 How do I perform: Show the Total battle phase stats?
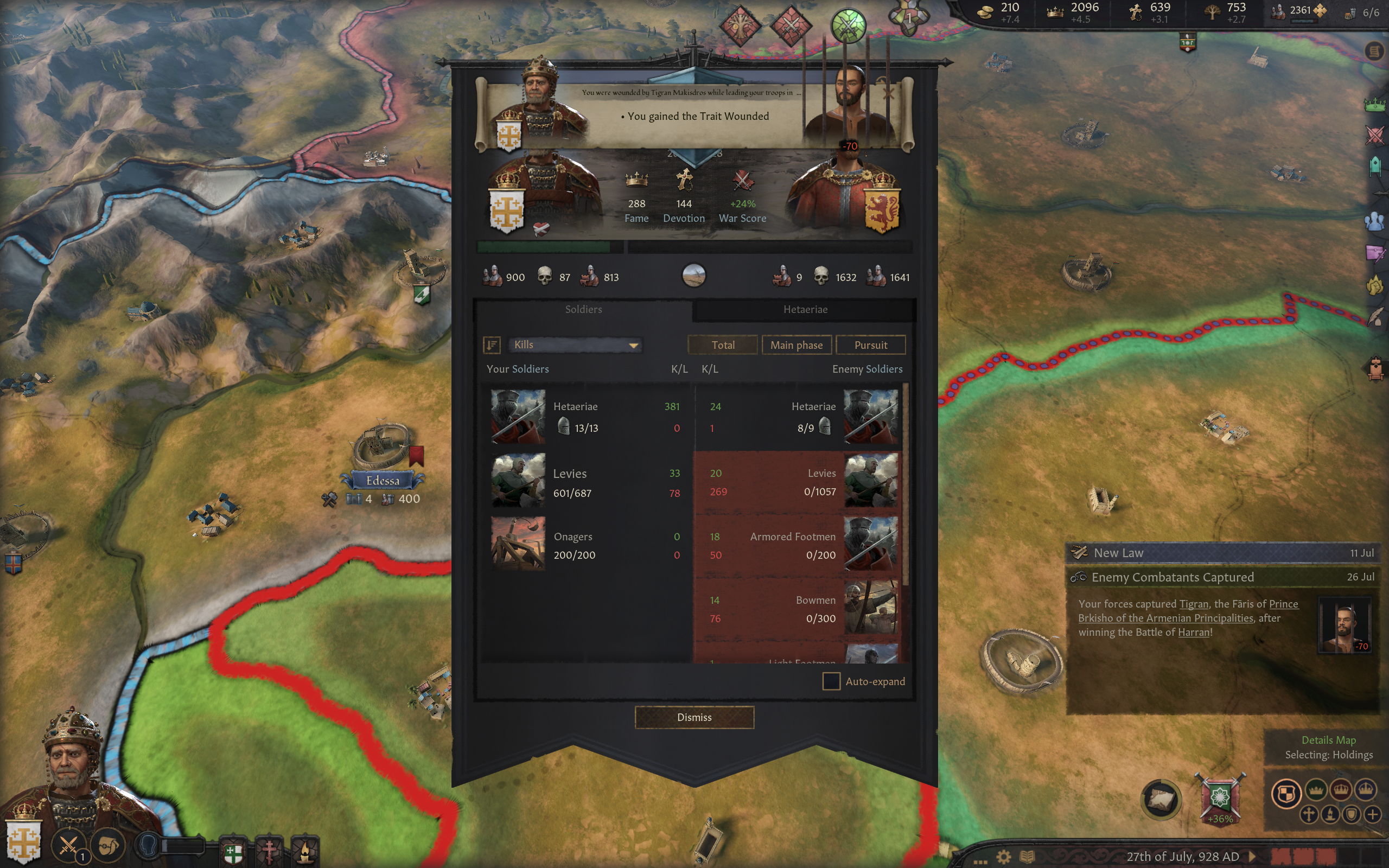(x=722, y=345)
